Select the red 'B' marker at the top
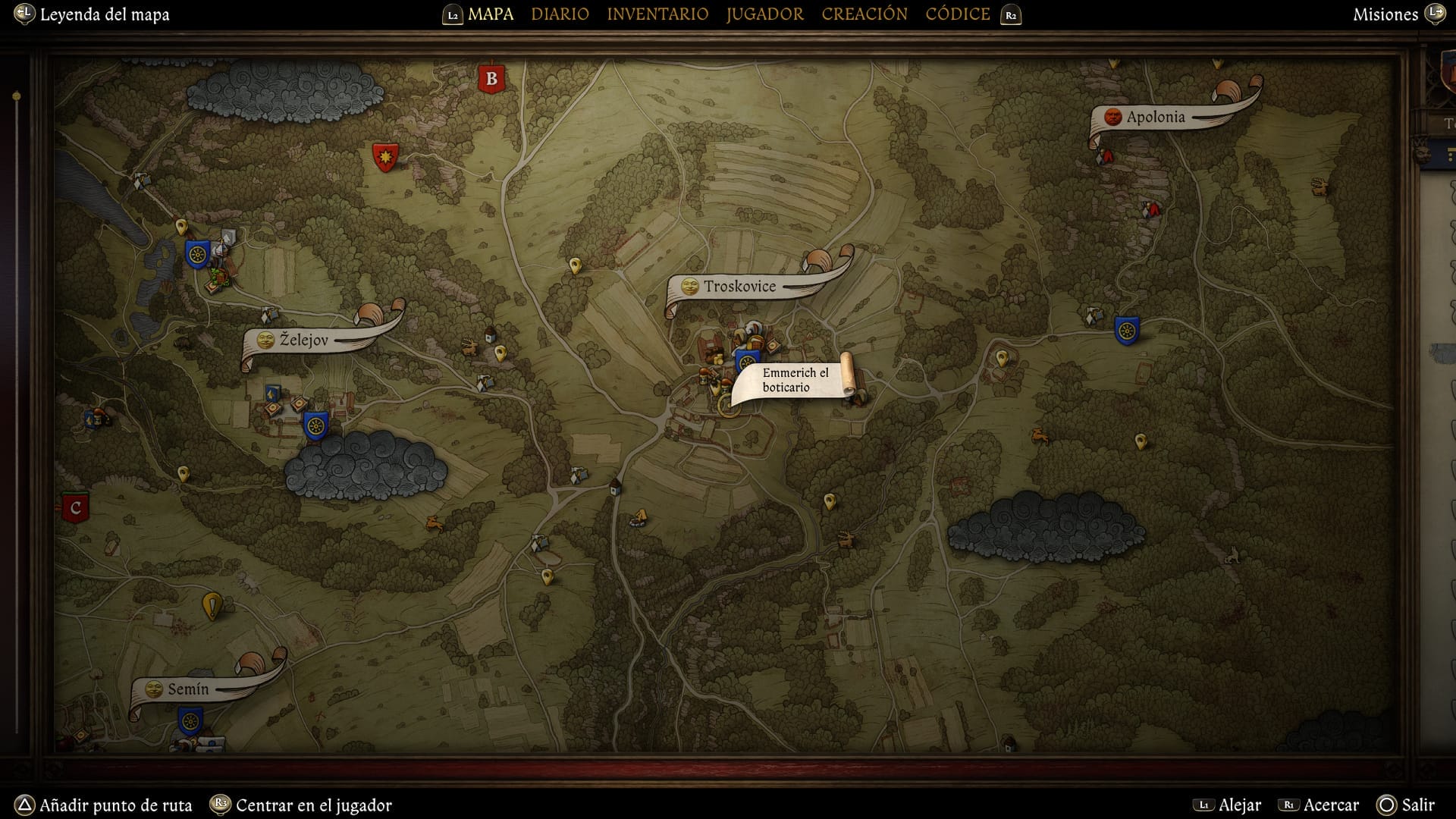 (x=492, y=77)
